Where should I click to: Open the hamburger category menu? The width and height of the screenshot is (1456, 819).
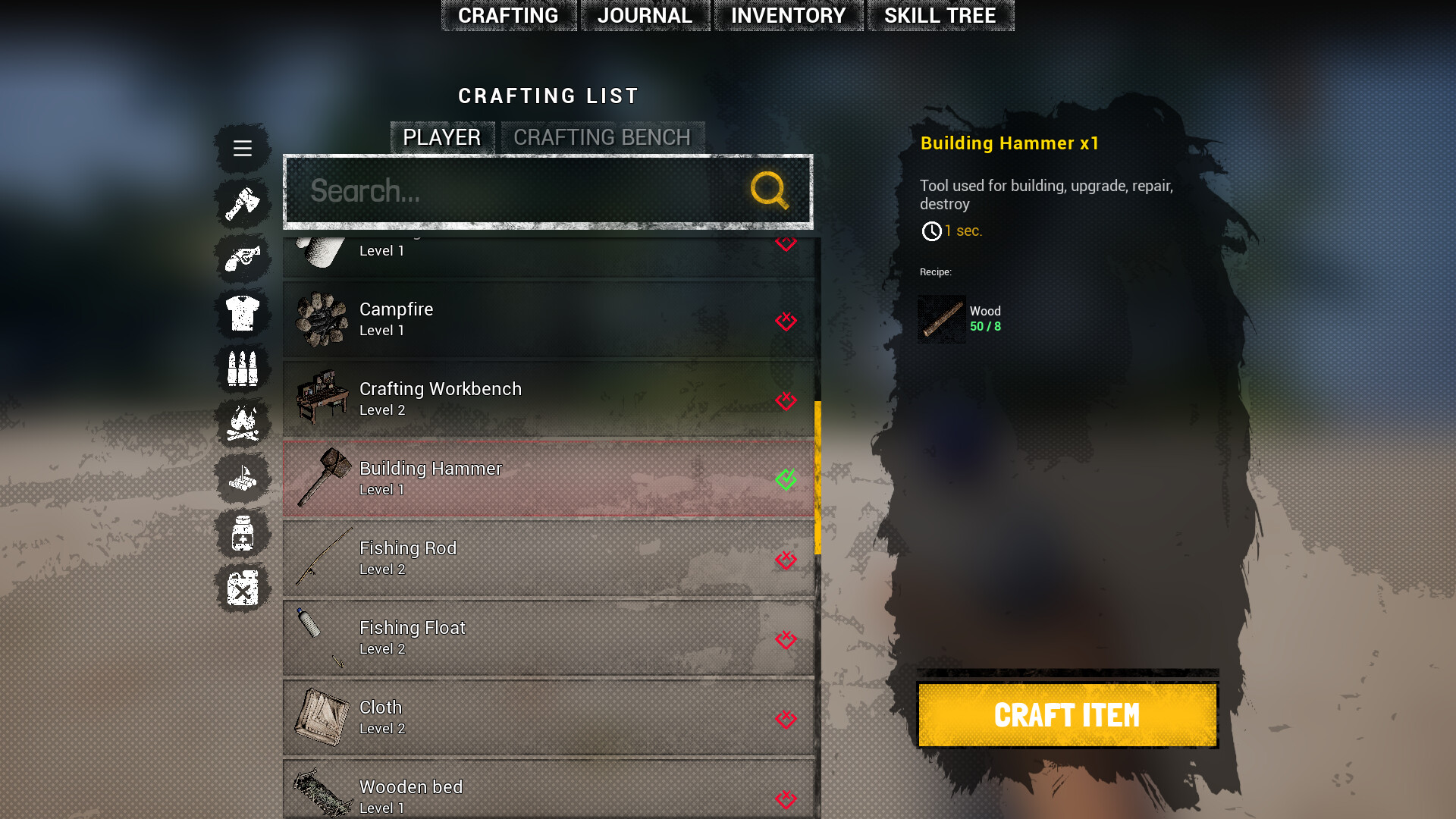[242, 148]
